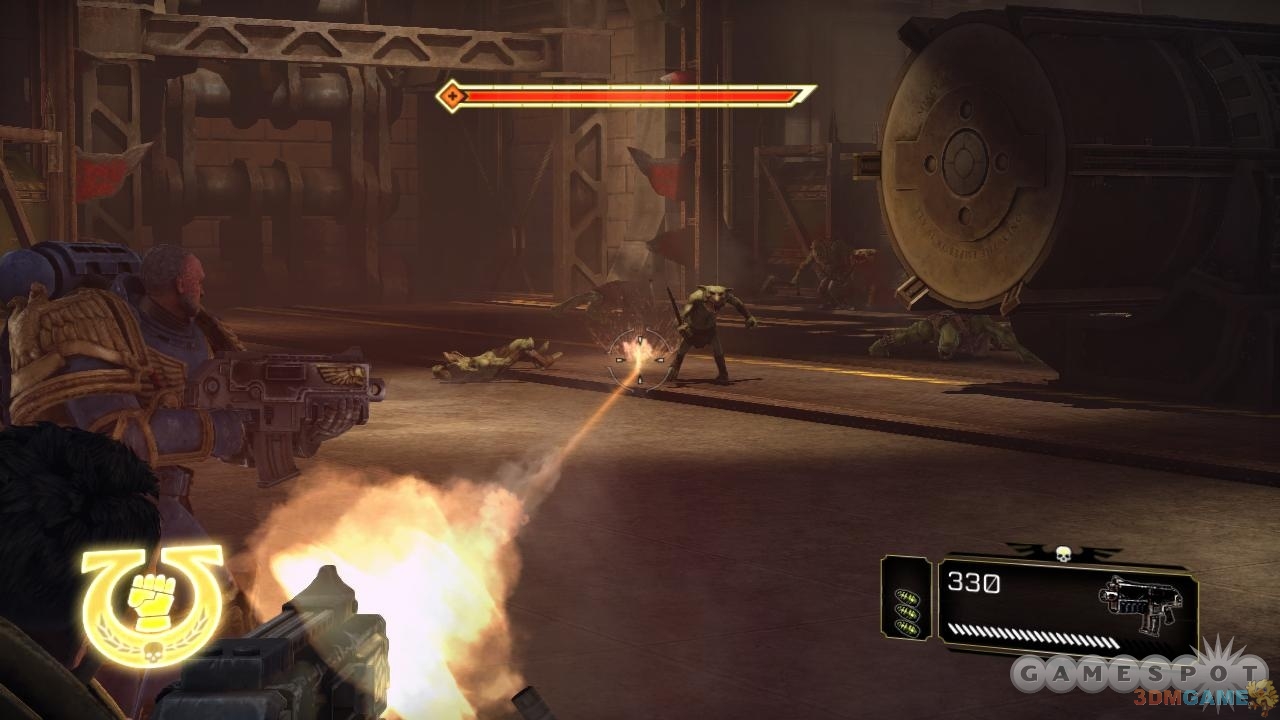1280x720 pixels.
Task: Click the grenade stock icon
Action: click(907, 611)
